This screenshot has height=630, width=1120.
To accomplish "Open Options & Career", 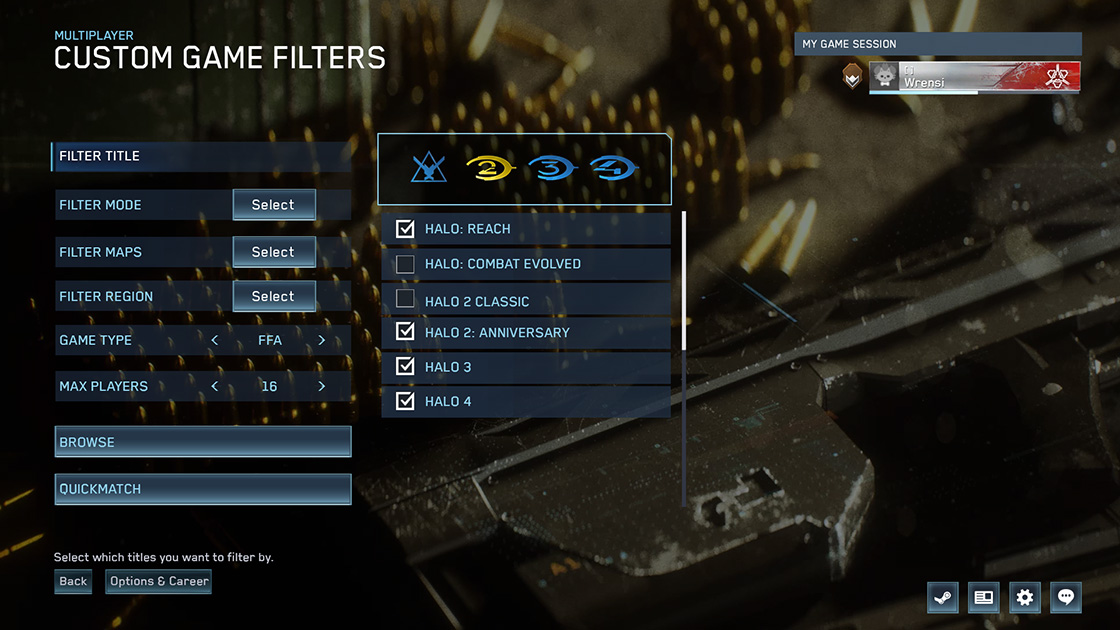I will tap(159, 581).
